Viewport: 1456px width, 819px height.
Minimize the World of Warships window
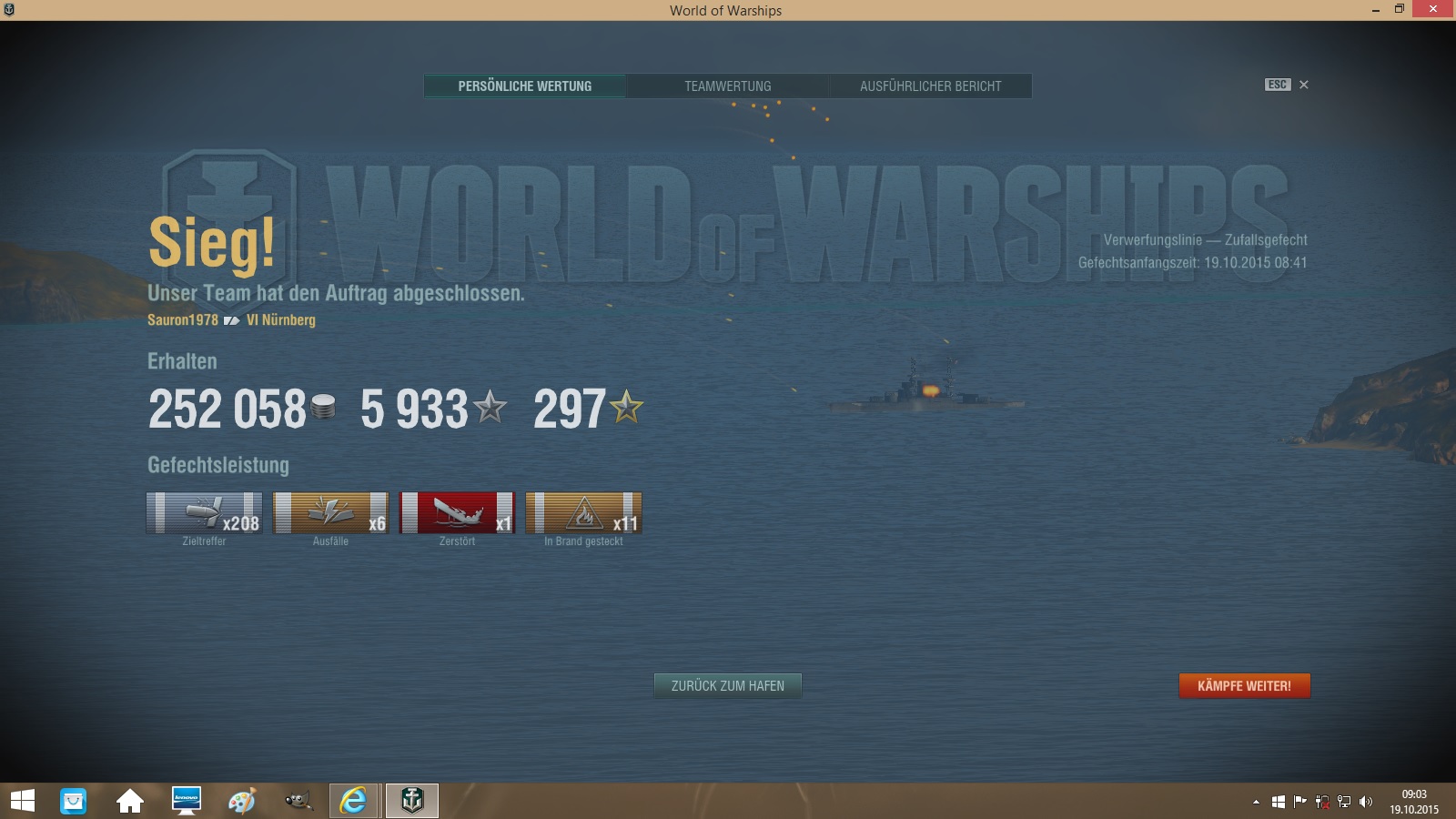tap(1375, 10)
